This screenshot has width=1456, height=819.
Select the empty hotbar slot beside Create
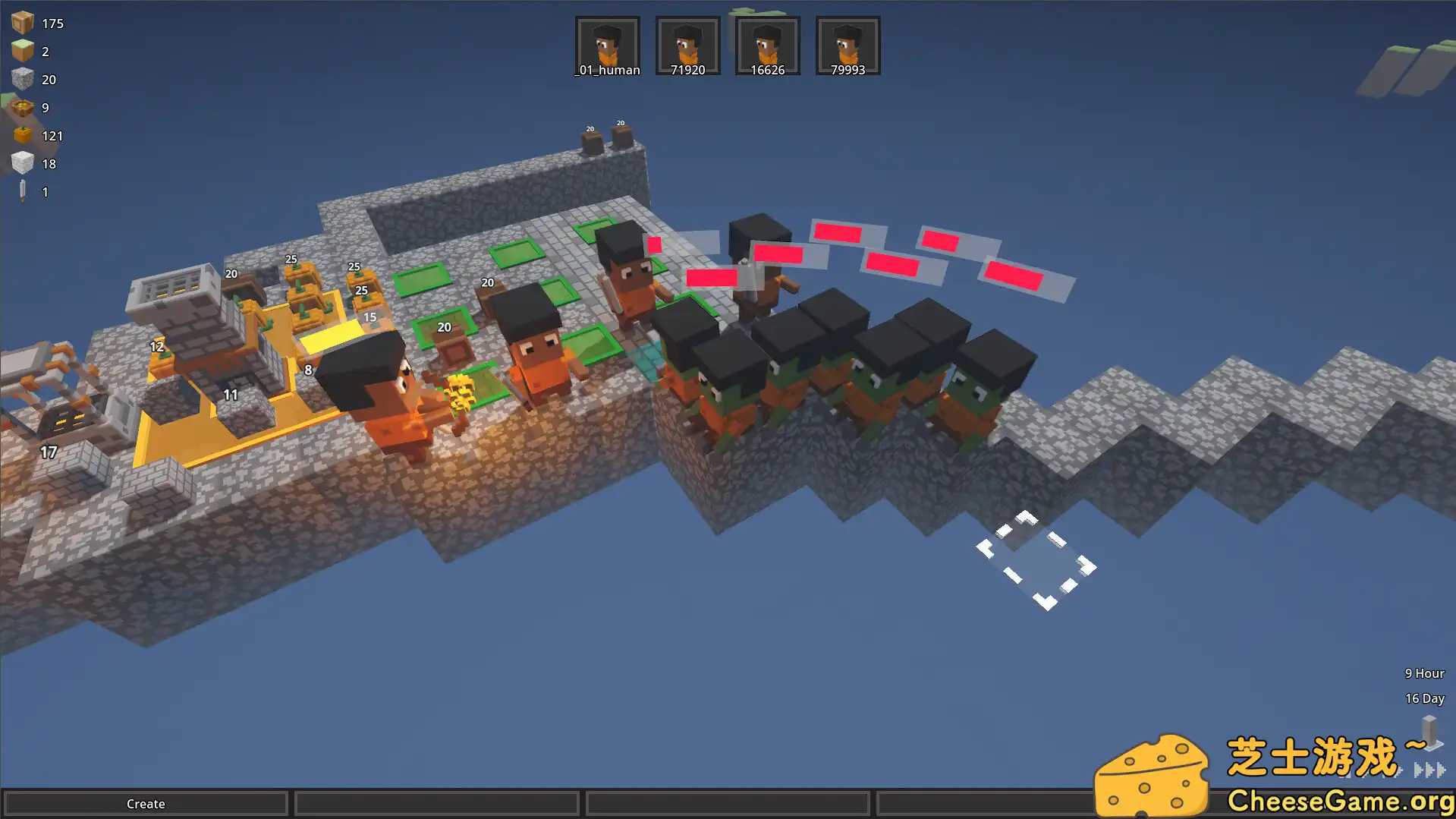[436, 803]
